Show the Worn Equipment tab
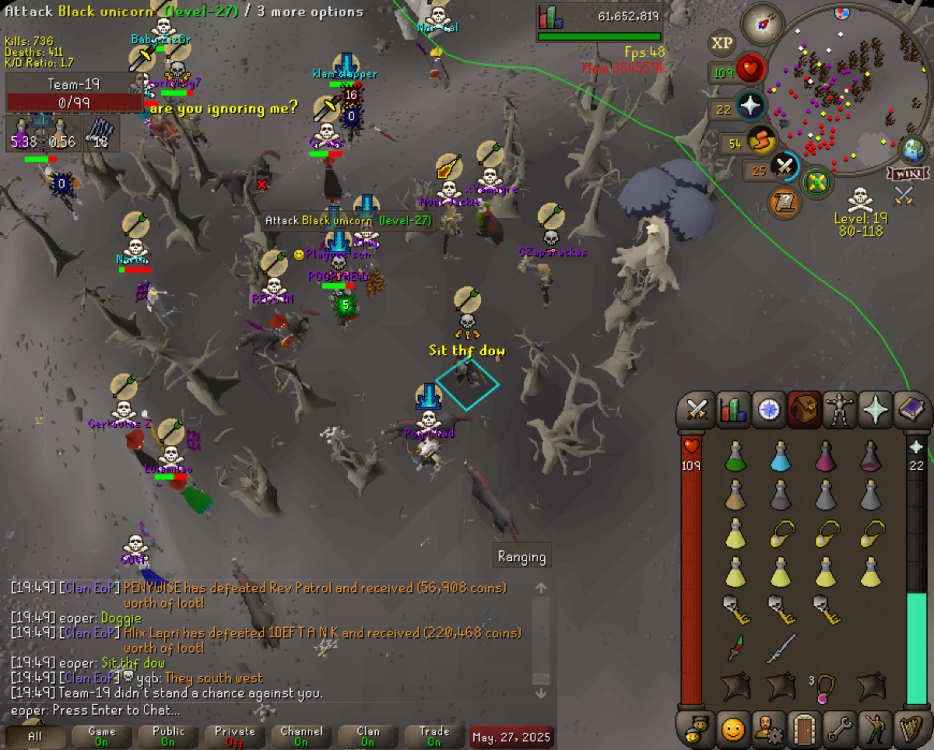The height and width of the screenshot is (750, 934). 841,409
